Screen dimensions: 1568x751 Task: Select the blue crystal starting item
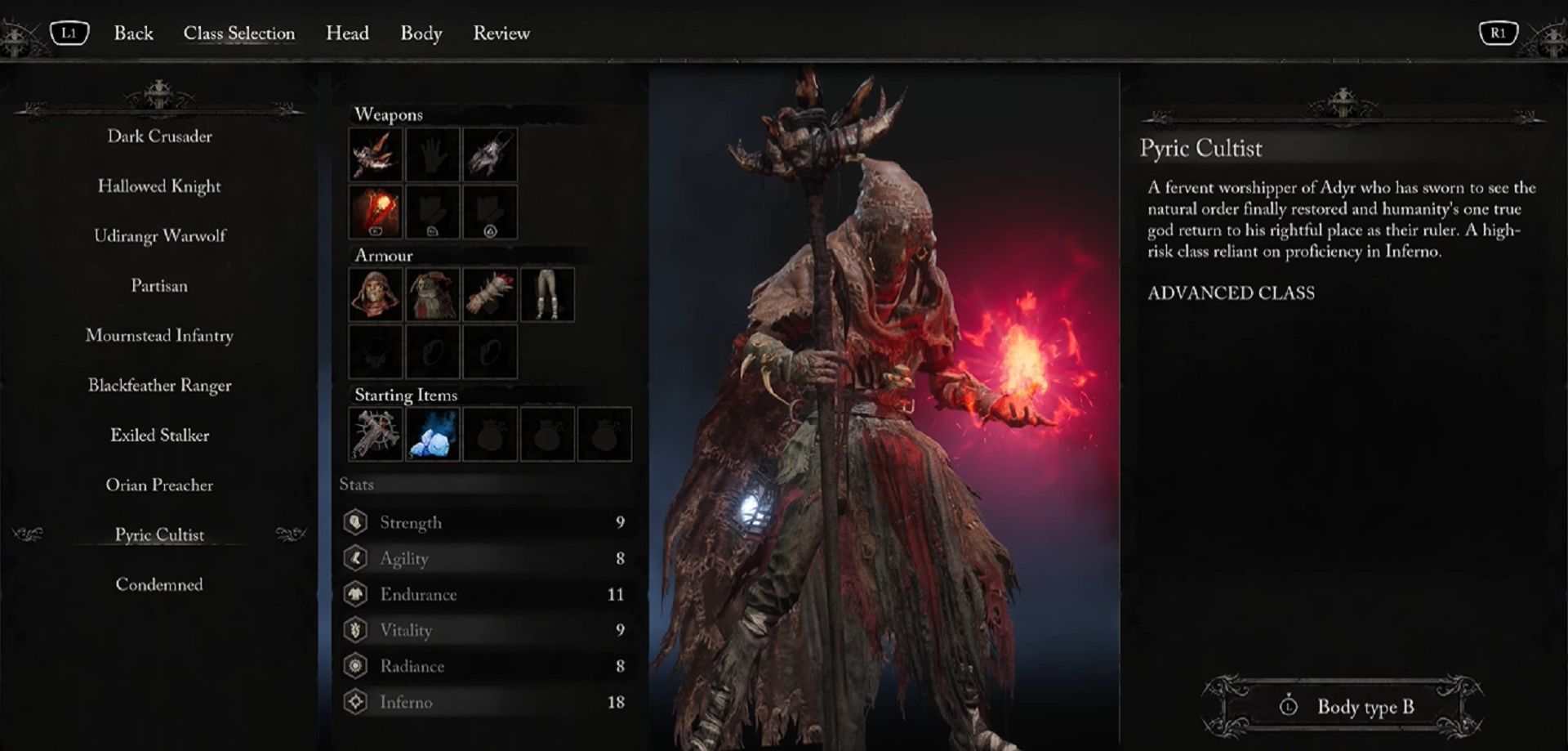click(433, 434)
